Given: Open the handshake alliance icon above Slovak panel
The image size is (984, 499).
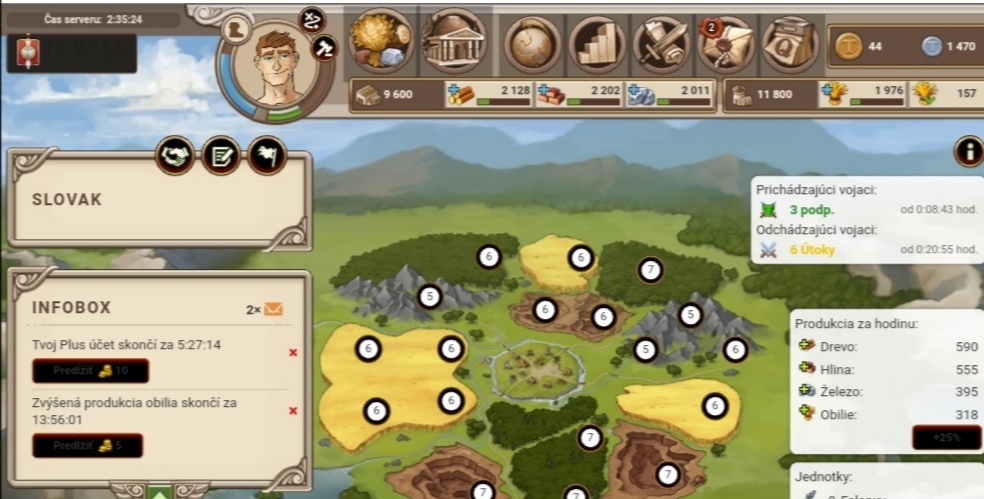Looking at the screenshot, I should click(176, 155).
